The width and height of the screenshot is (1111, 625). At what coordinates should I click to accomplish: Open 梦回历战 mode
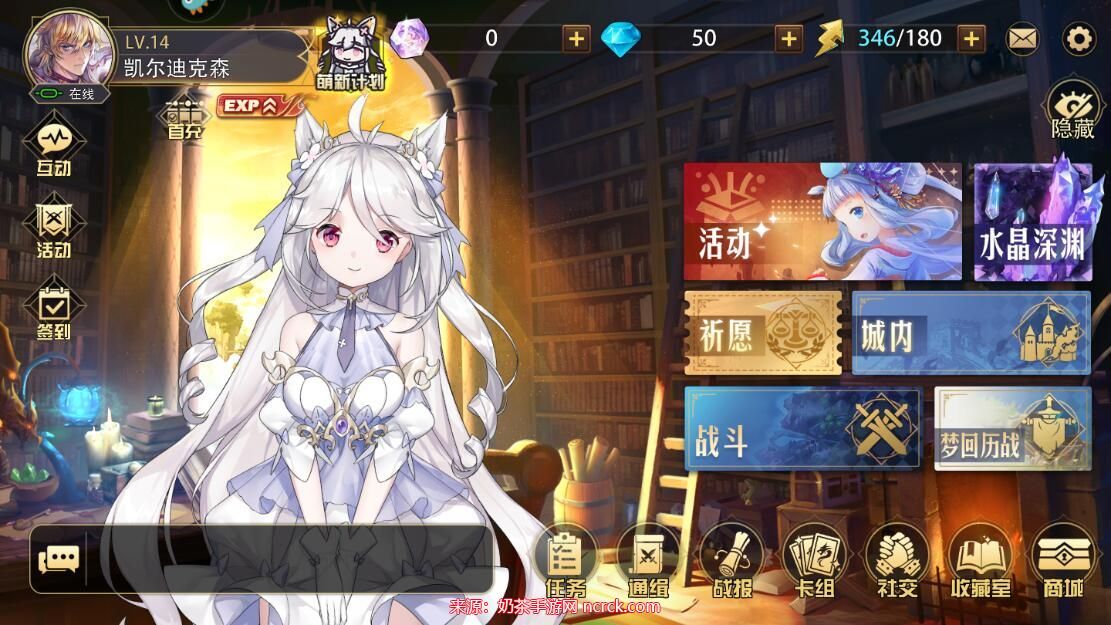[1012, 428]
